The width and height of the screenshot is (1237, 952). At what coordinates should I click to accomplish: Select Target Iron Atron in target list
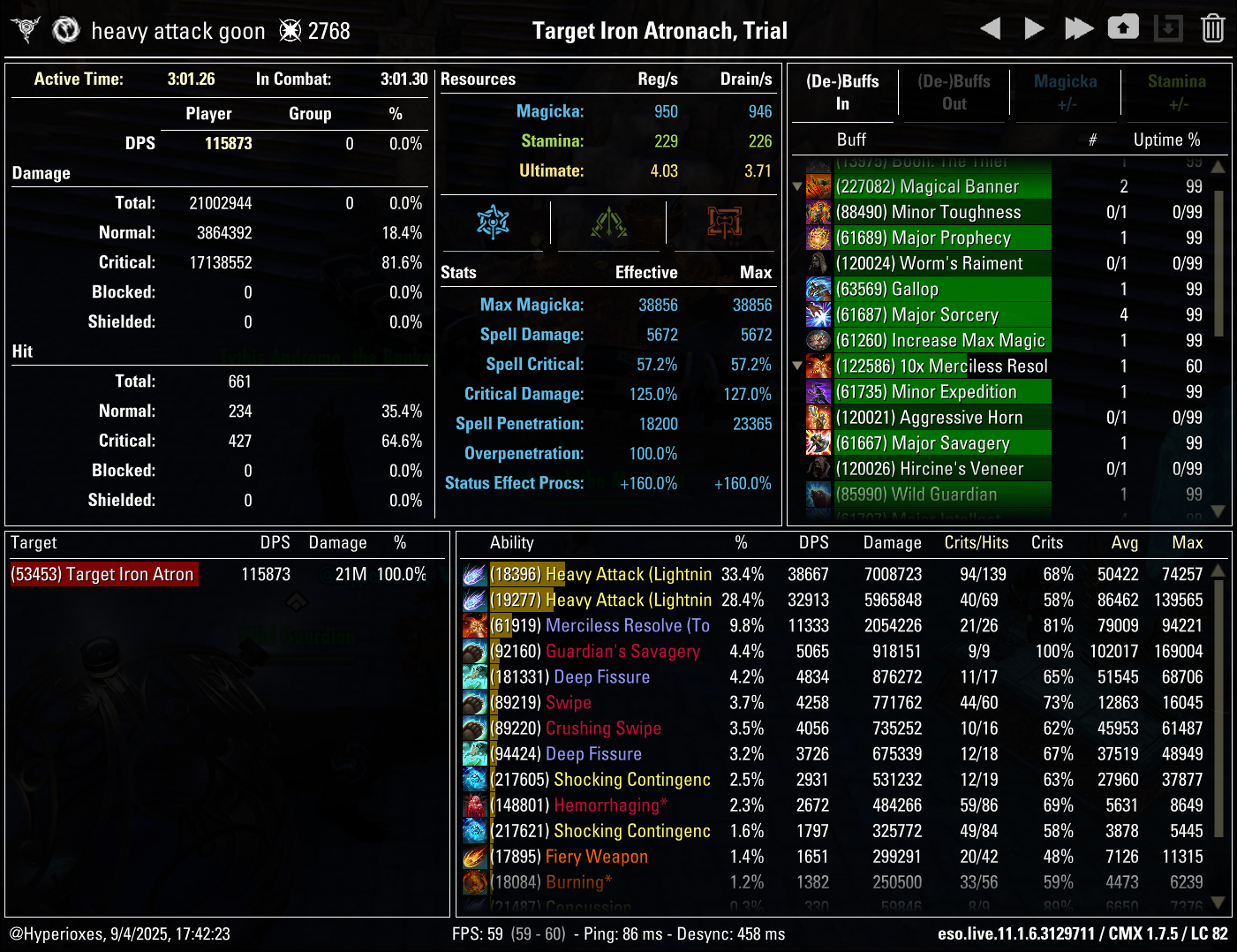click(103, 574)
